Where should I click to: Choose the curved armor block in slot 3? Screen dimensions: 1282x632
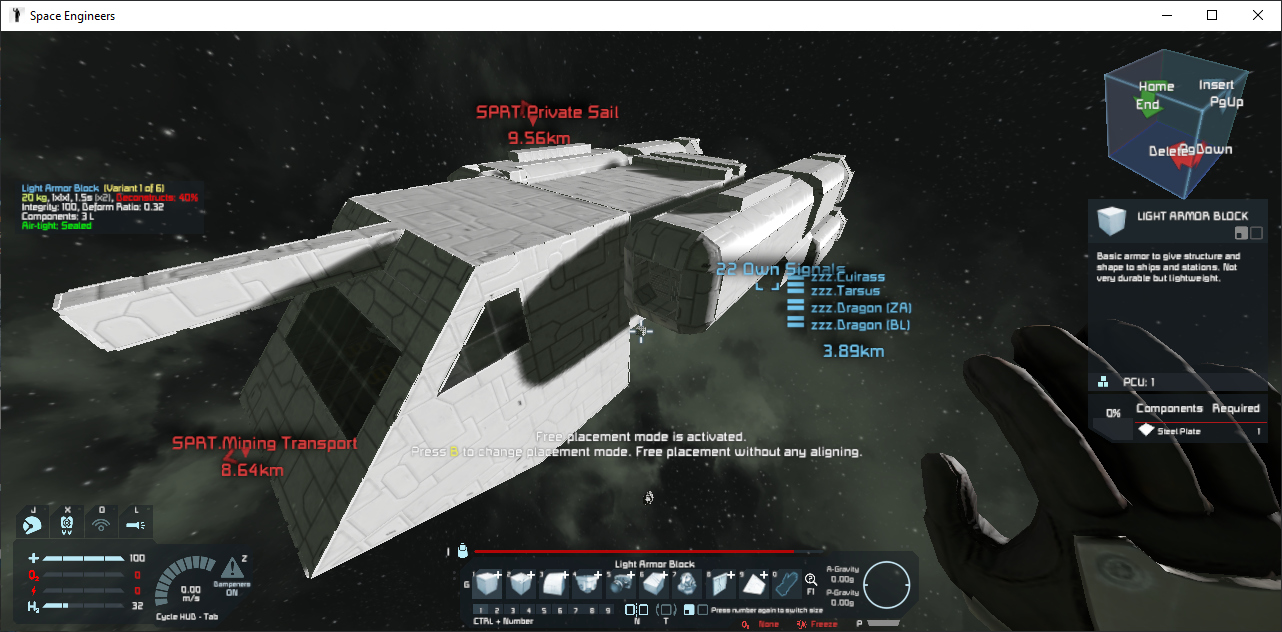pyautogui.click(x=555, y=583)
